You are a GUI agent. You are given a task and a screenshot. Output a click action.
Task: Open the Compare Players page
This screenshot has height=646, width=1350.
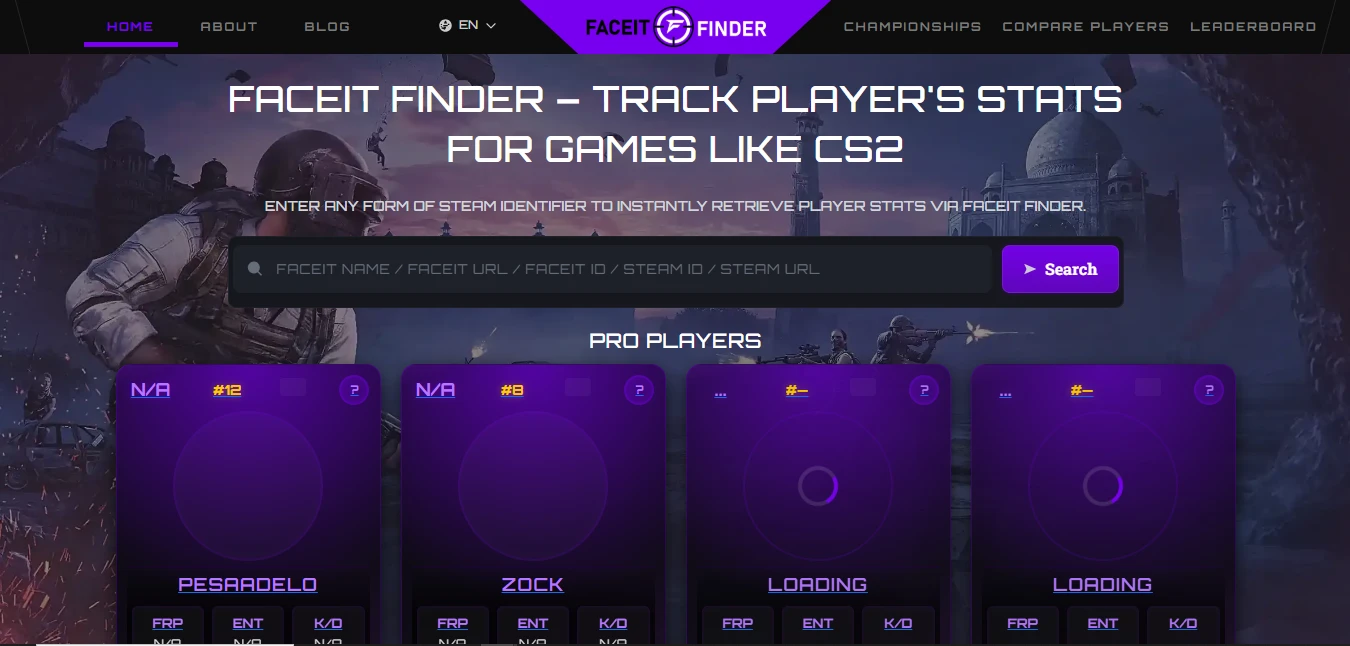(x=1085, y=26)
